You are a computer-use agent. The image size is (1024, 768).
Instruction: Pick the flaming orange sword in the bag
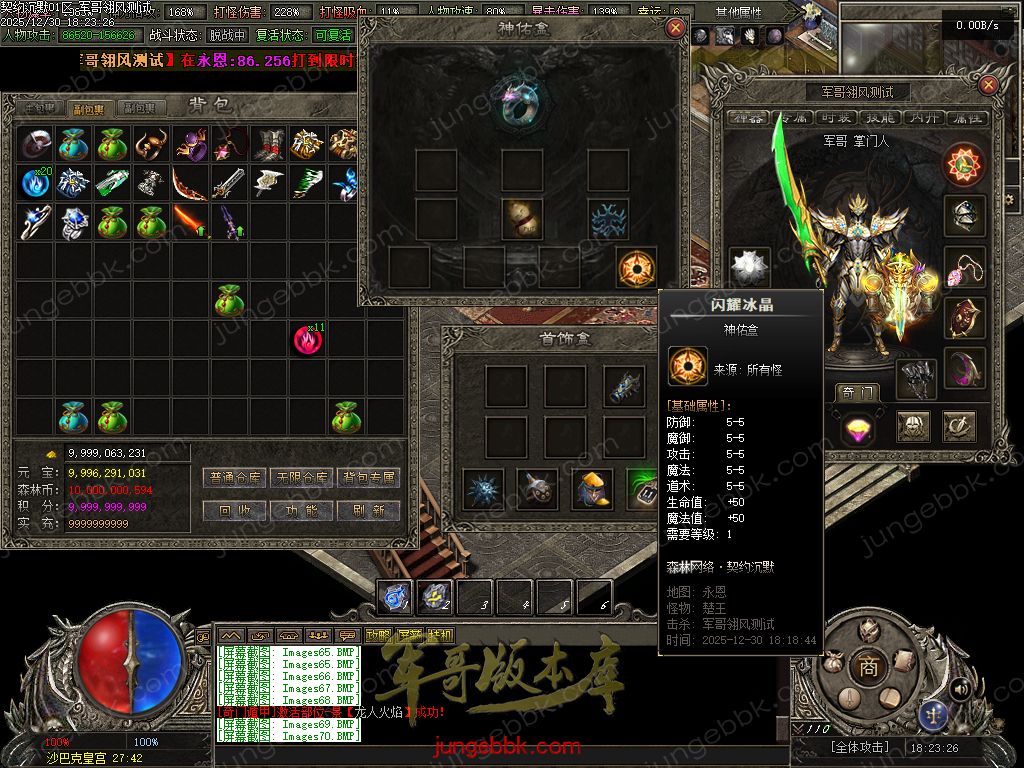[190, 220]
